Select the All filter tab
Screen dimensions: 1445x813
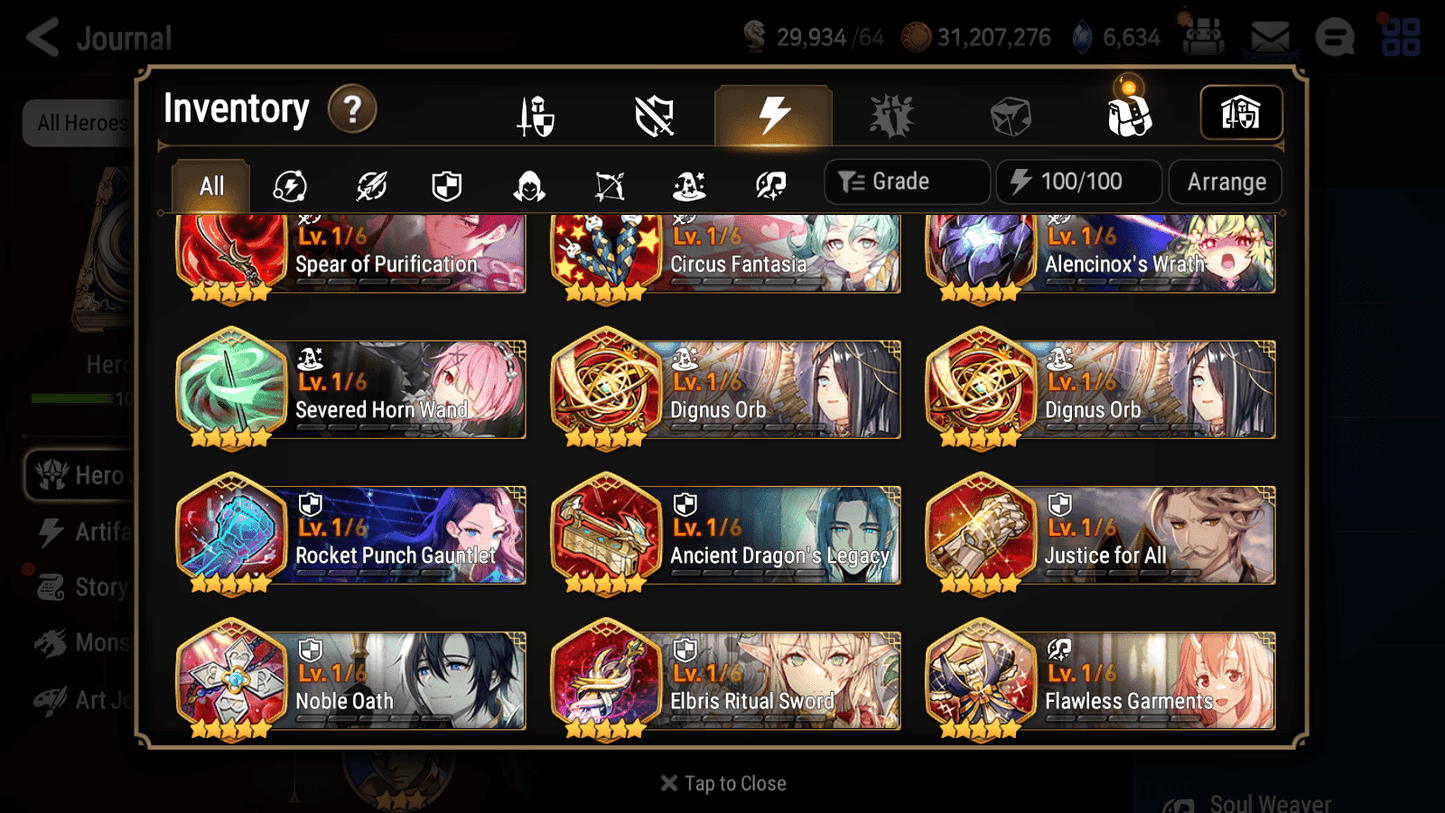[x=210, y=183]
